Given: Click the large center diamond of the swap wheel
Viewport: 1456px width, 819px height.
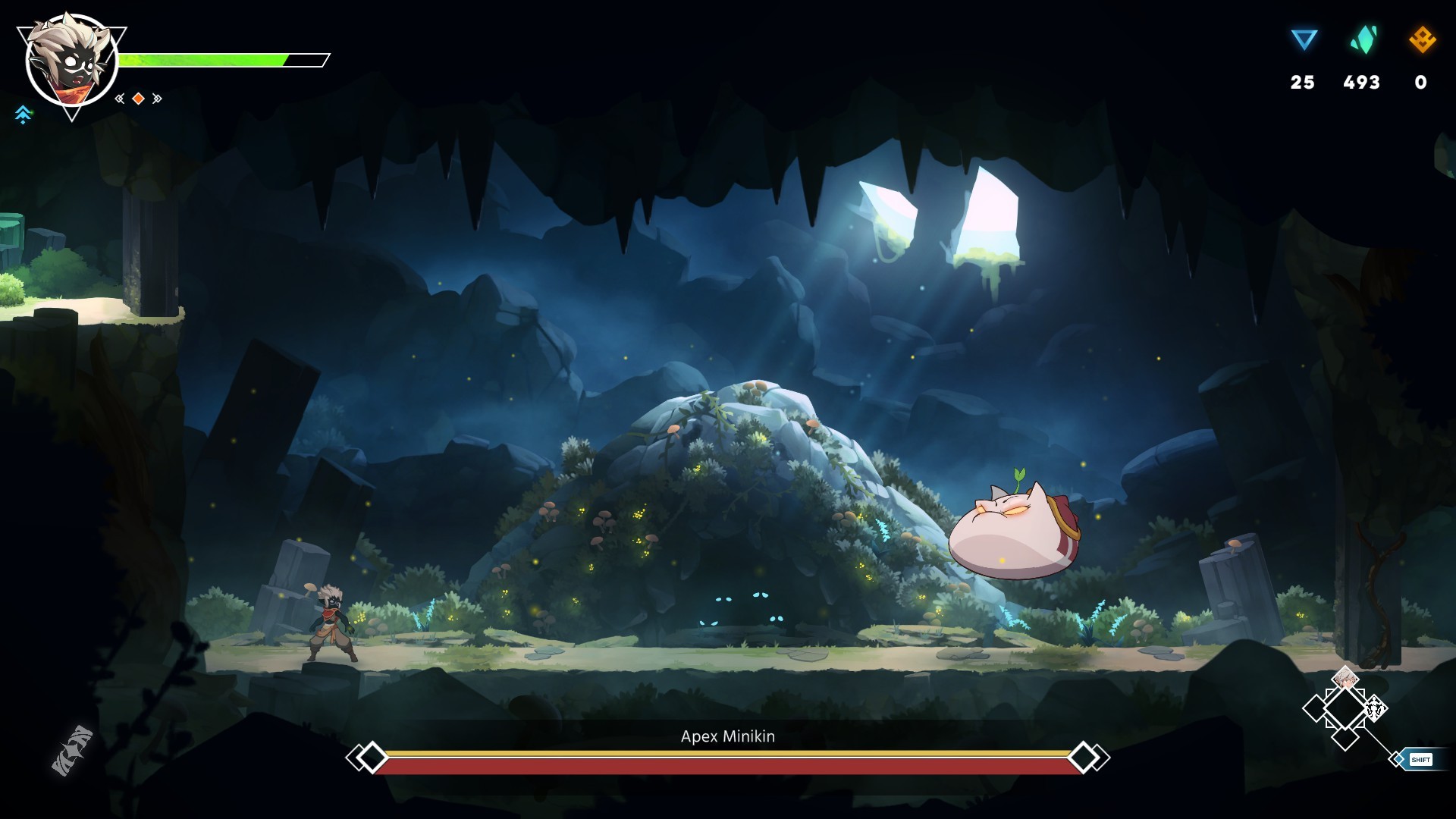Looking at the screenshot, I should [x=1345, y=709].
